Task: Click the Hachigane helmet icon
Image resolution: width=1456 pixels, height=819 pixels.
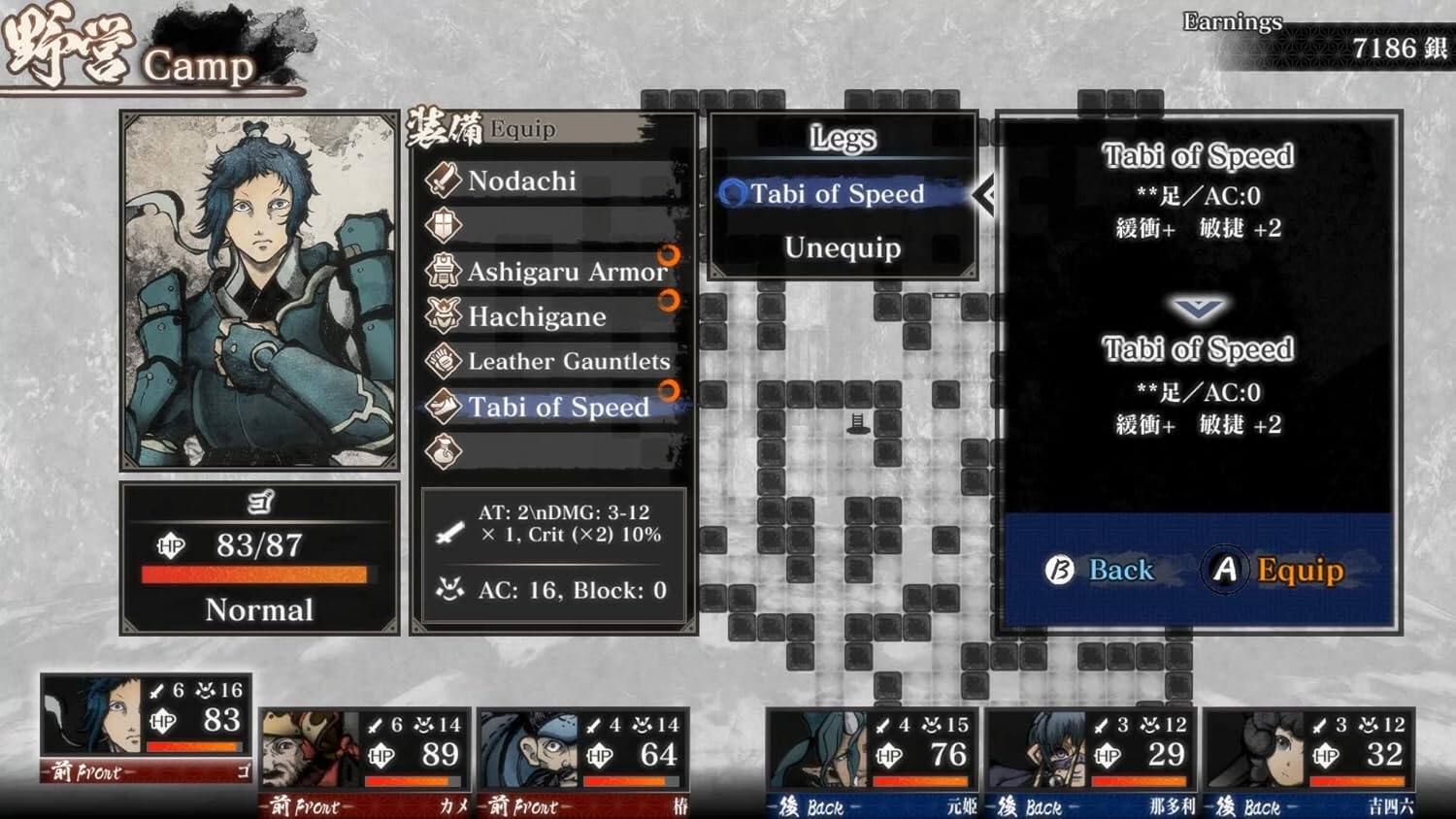Action: (442, 316)
